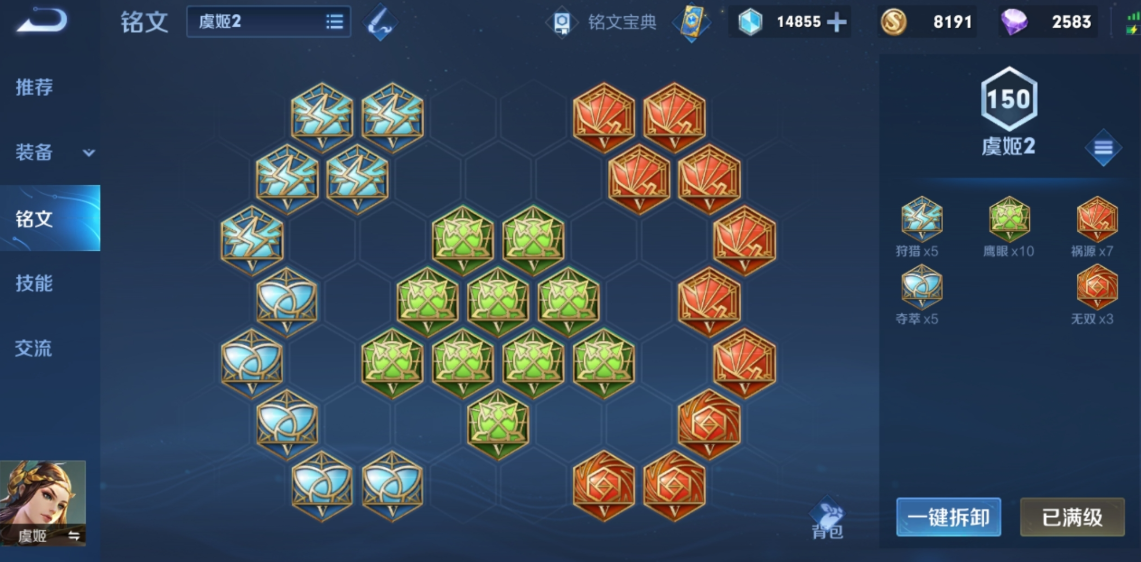Open the list menu icon beside 虞姬2
The image size is (1141, 562).
(1103, 149)
